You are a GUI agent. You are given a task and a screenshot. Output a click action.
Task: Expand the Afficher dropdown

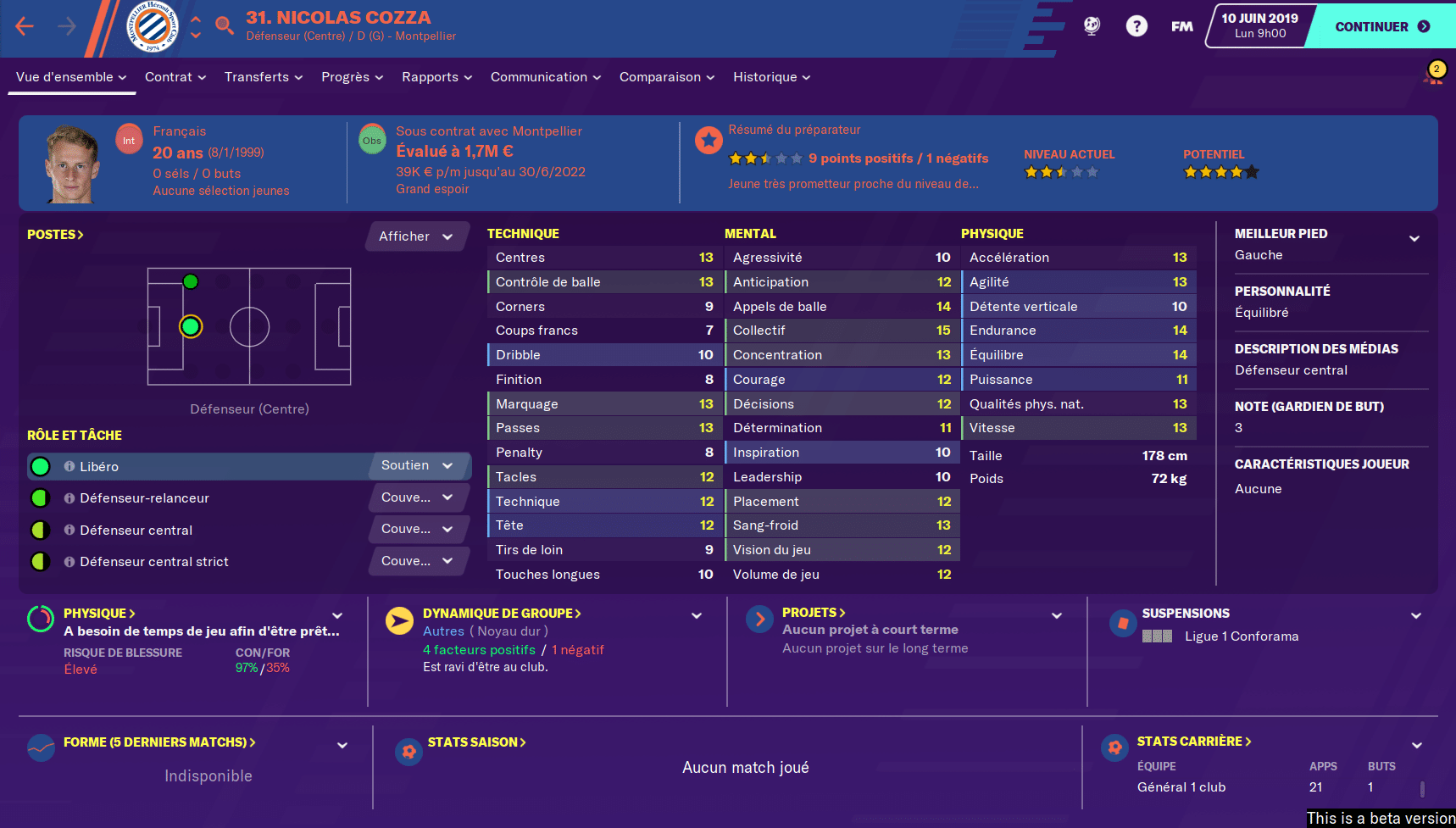pyautogui.click(x=416, y=236)
